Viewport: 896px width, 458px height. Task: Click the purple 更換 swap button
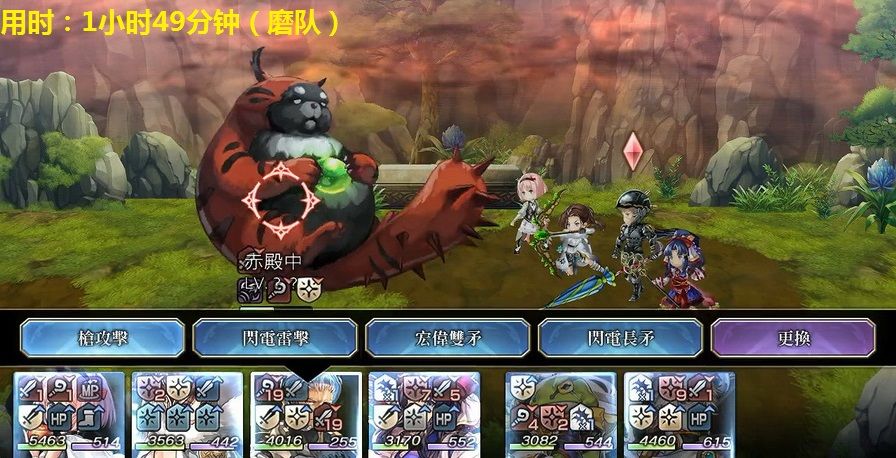pyautogui.click(x=793, y=338)
